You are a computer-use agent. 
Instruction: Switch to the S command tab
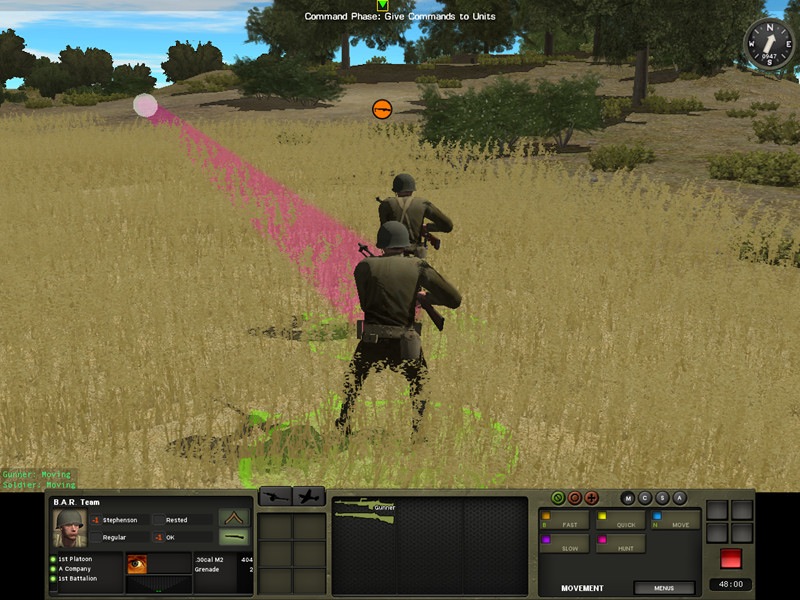click(662, 498)
